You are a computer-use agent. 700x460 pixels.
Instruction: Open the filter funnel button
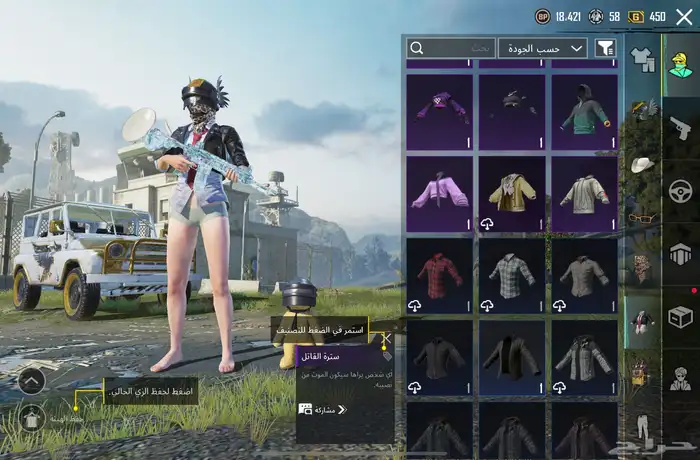pos(605,48)
